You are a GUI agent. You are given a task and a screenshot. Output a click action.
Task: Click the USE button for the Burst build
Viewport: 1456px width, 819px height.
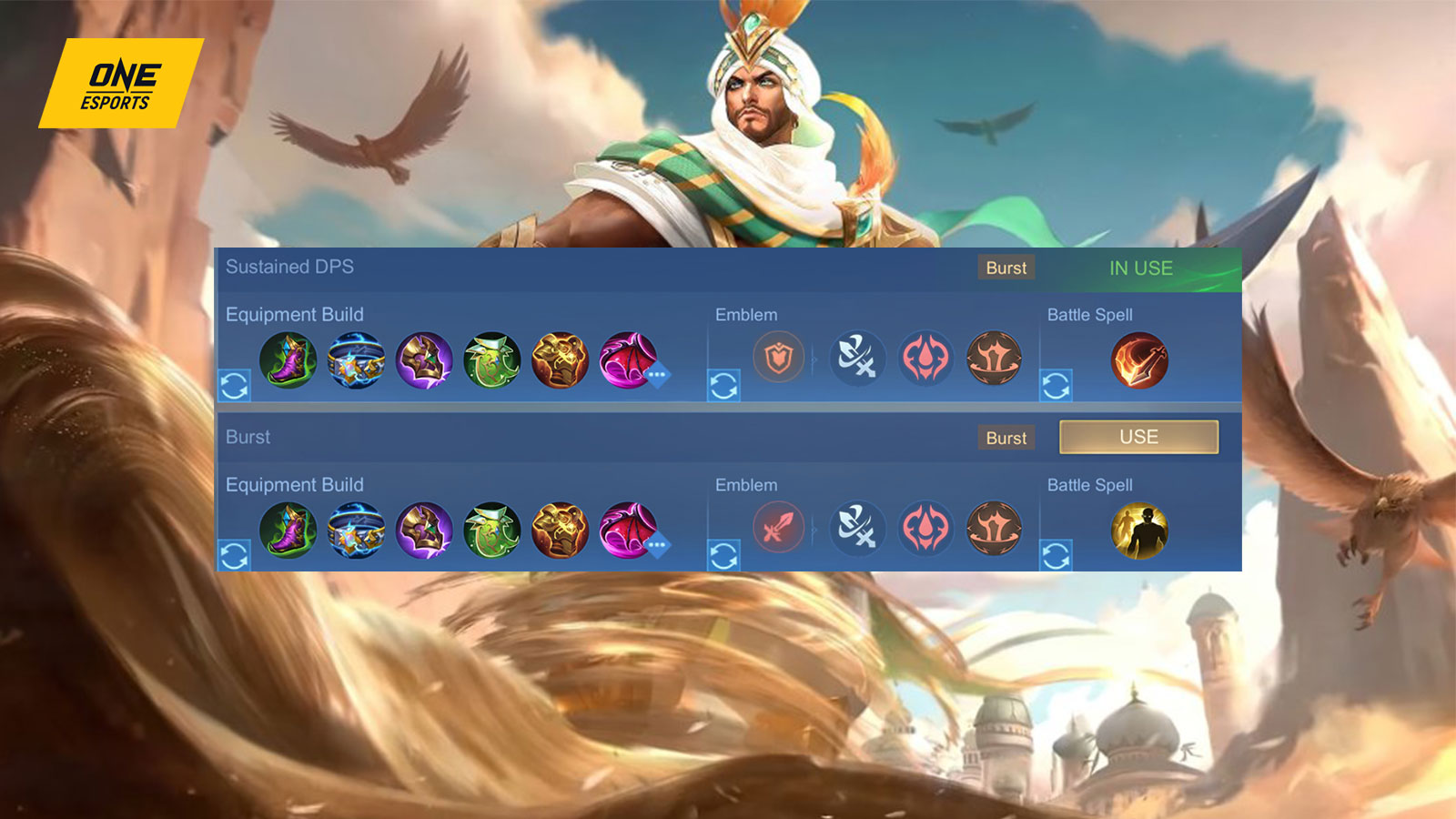click(x=1137, y=436)
